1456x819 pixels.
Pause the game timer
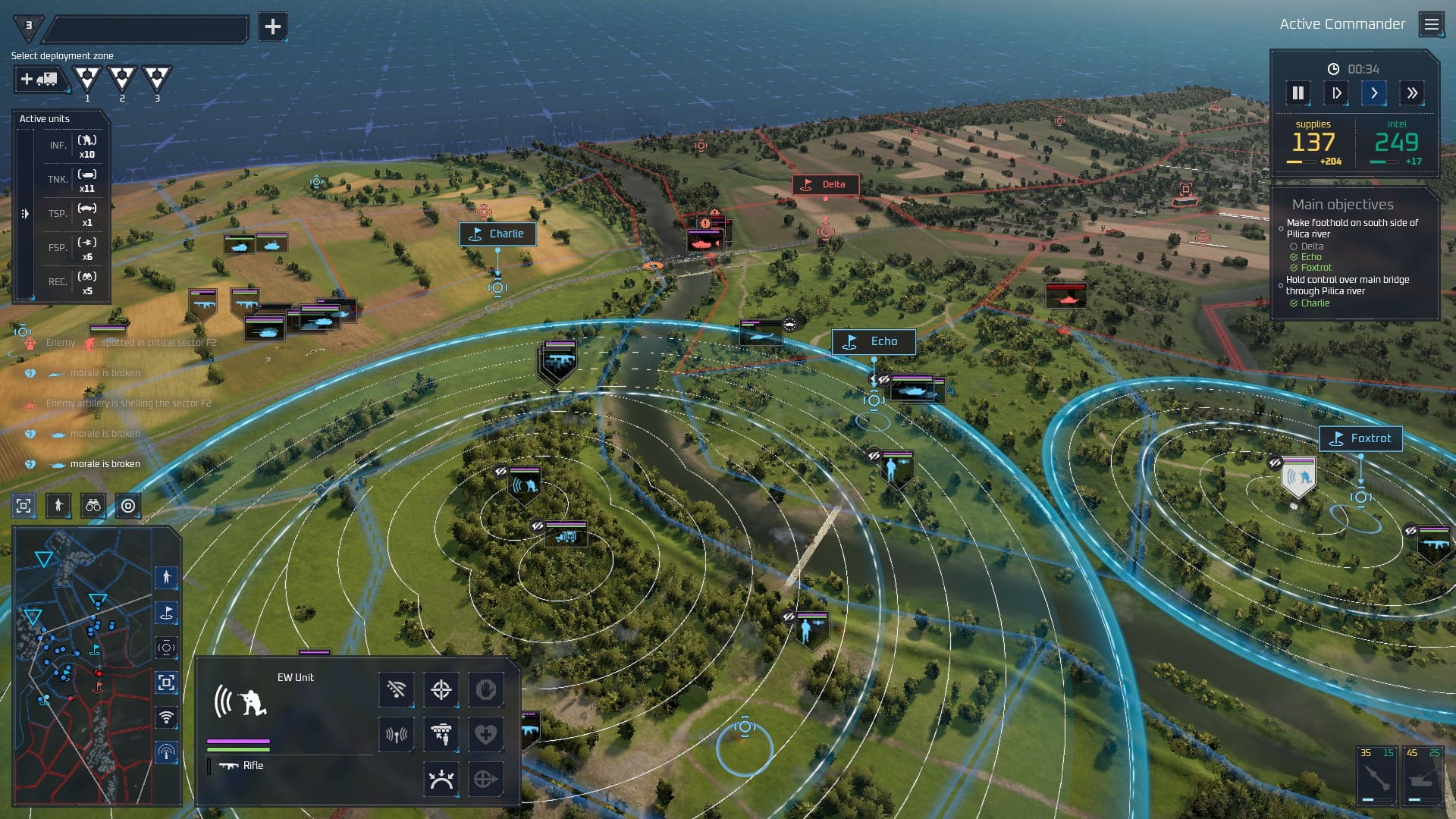click(x=1298, y=93)
